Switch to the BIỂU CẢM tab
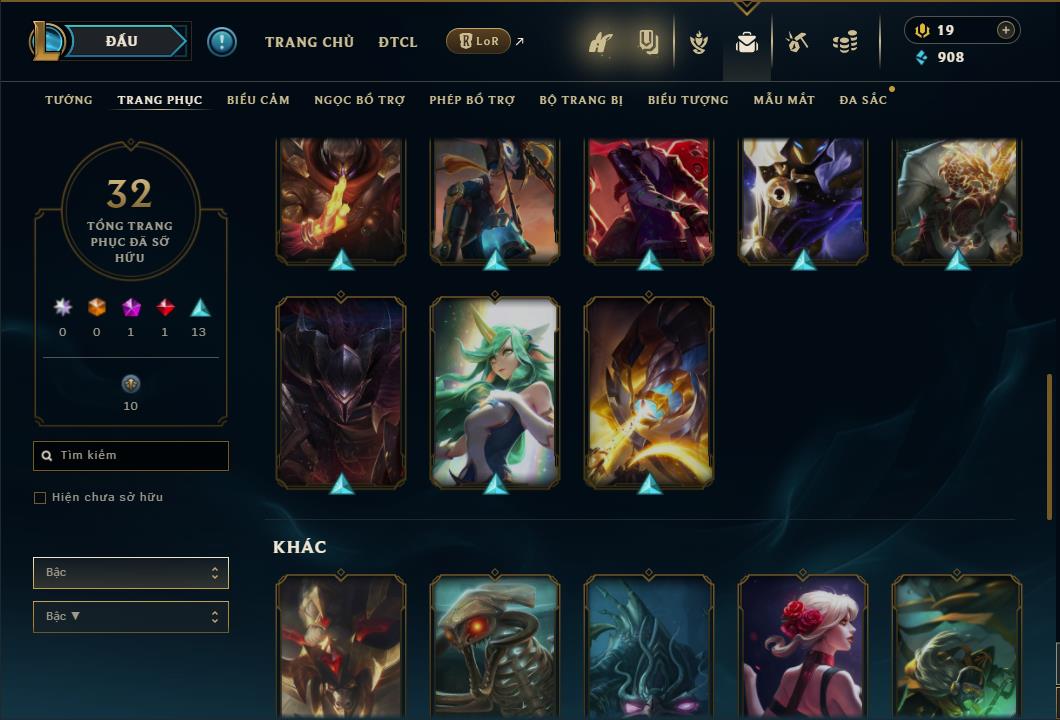1060x720 pixels. click(x=258, y=100)
